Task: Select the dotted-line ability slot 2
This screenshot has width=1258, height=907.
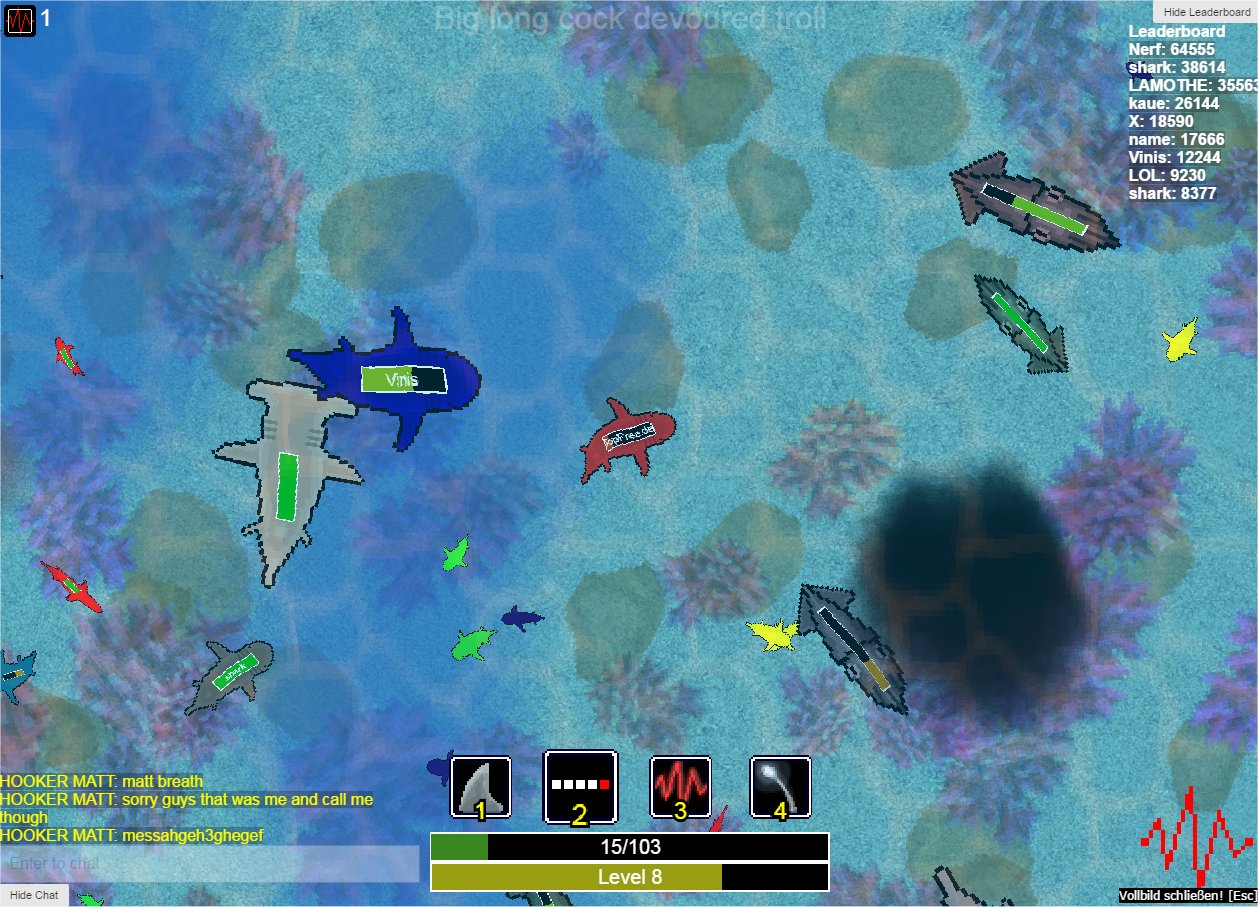Action: (580, 787)
